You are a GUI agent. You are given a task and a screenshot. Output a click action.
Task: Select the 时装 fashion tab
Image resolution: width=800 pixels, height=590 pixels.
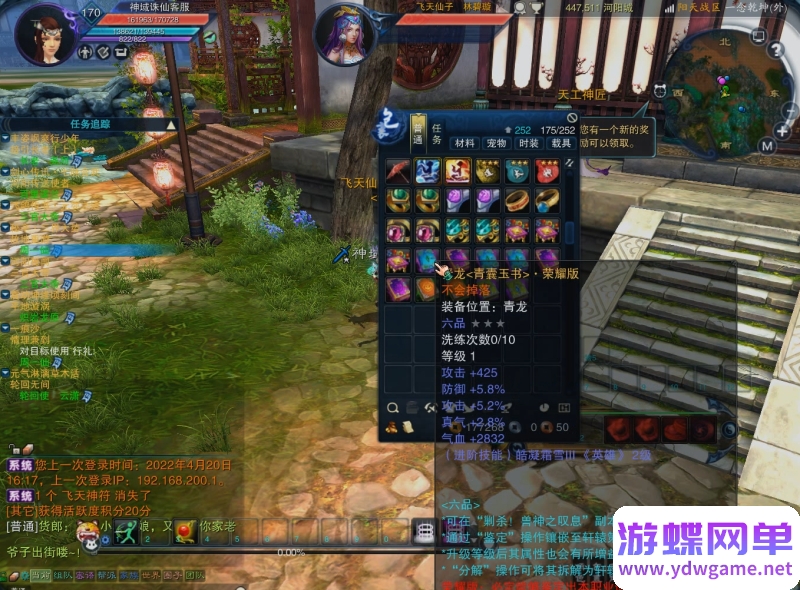[529, 143]
